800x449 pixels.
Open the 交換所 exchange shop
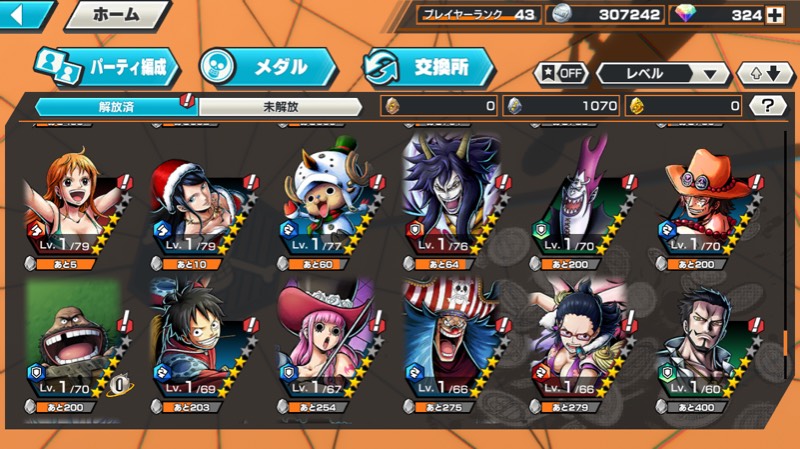pyautogui.click(x=430, y=67)
